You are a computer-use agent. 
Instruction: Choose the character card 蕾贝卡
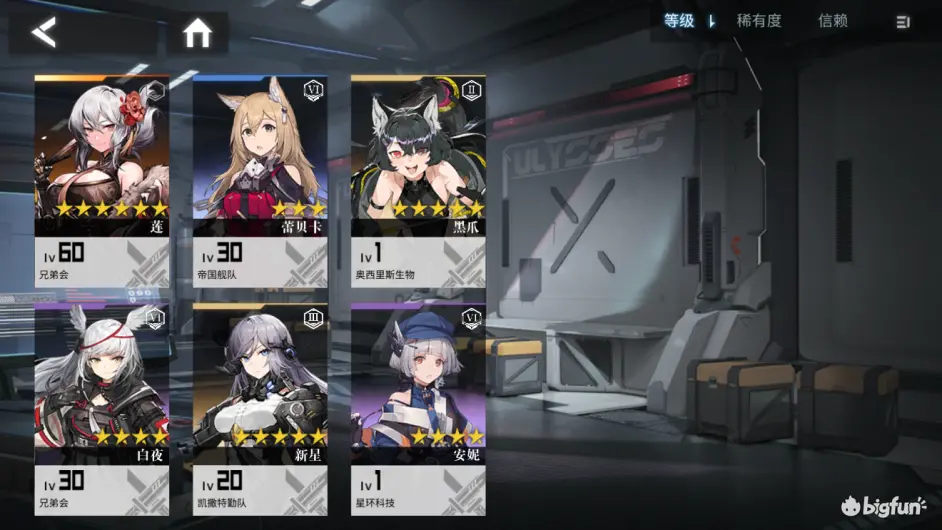tap(259, 182)
